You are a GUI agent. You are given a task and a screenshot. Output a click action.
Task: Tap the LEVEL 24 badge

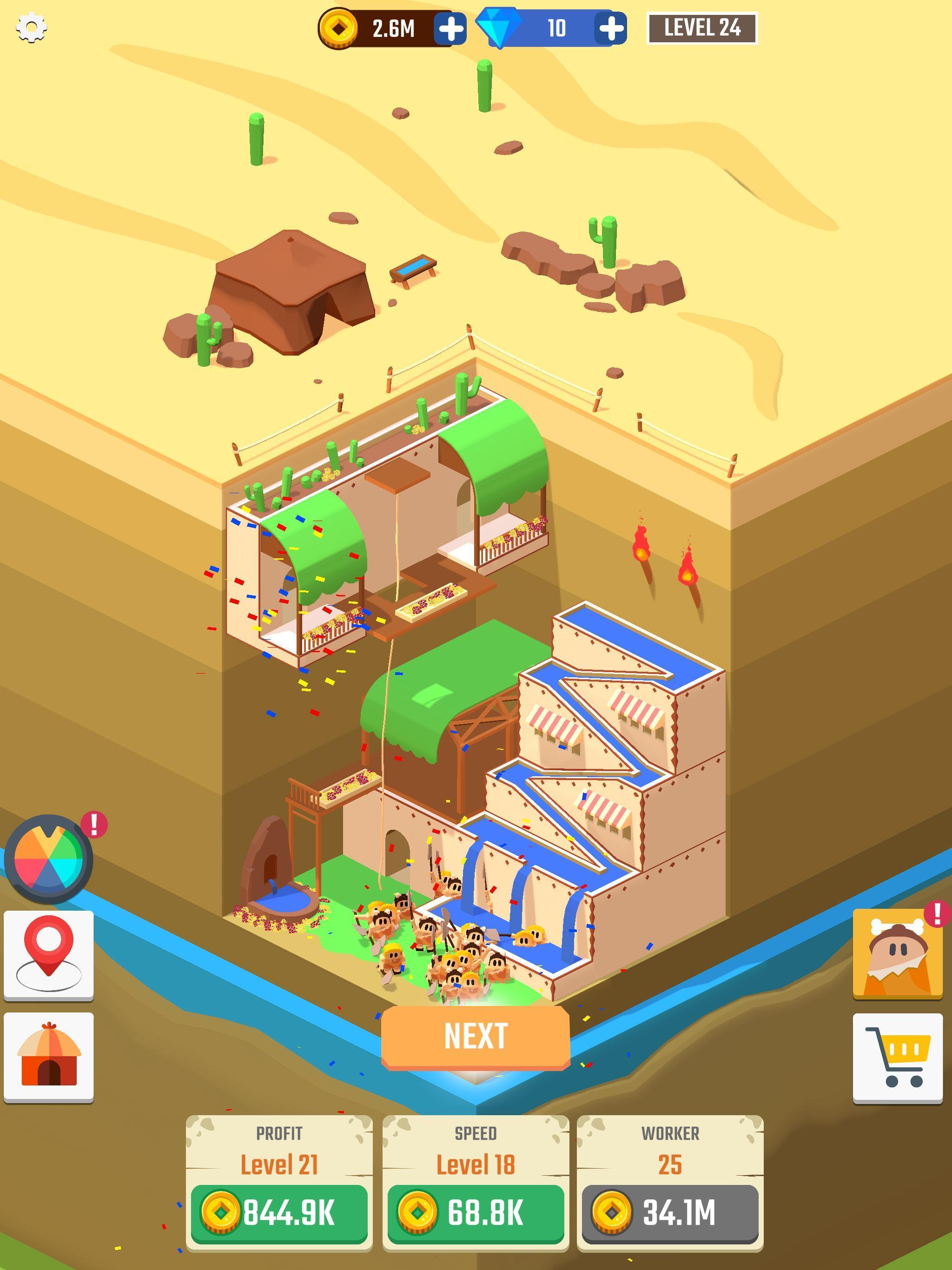pyautogui.click(x=703, y=27)
